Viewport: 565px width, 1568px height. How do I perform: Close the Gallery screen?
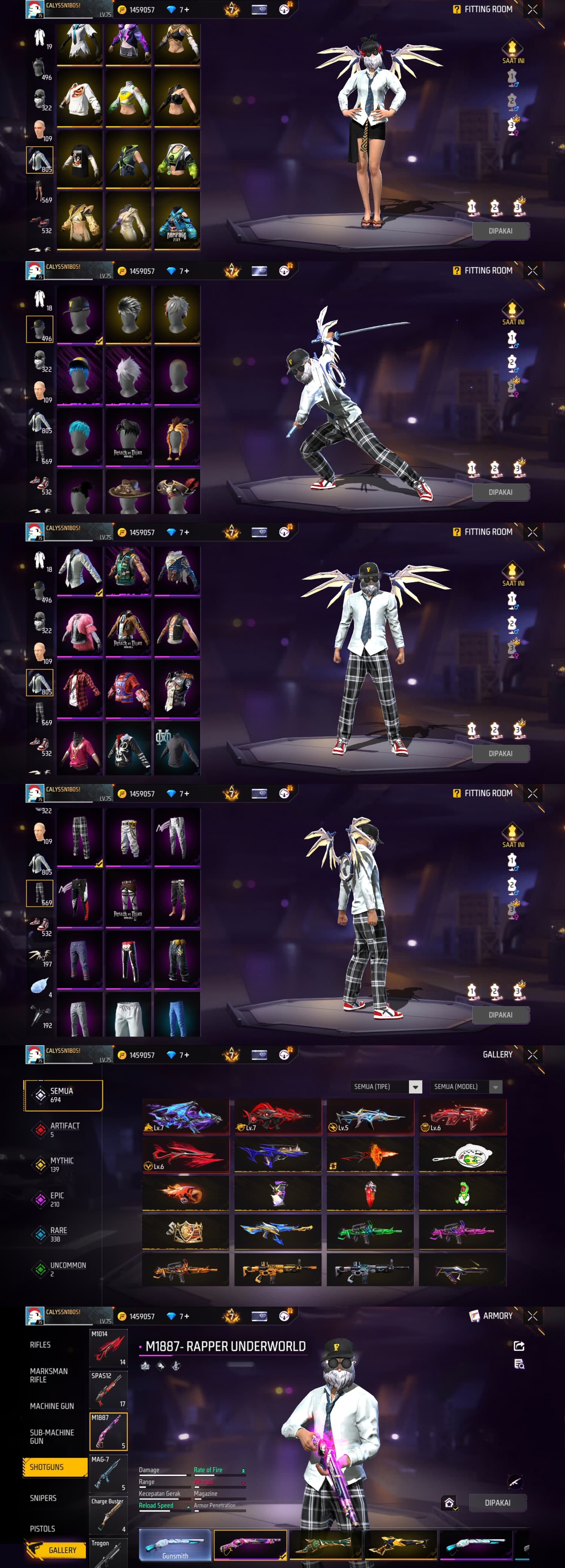pos(533,1055)
